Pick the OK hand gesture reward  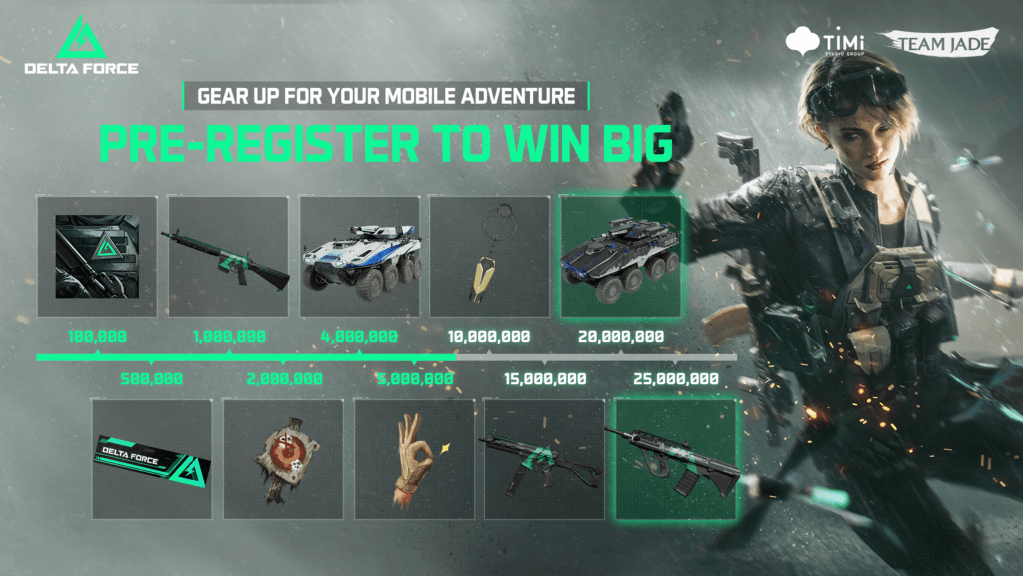414,460
